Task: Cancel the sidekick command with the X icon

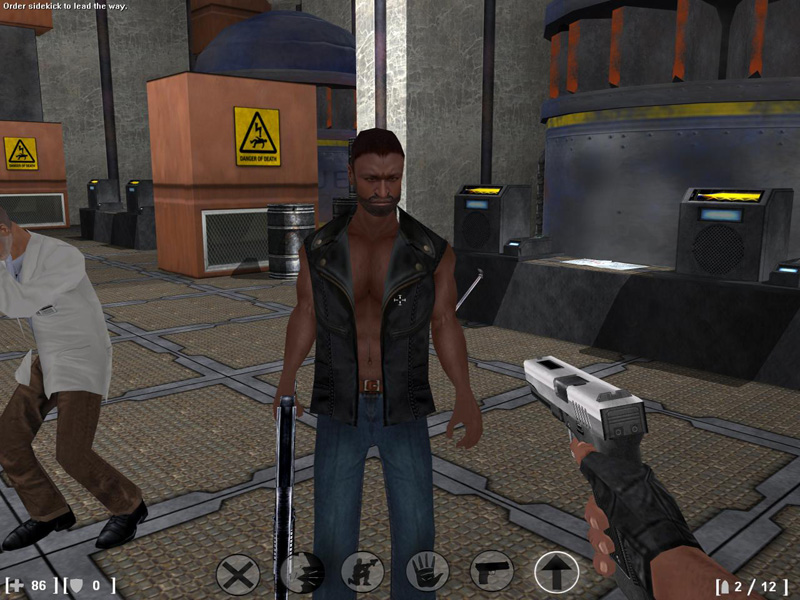Action: 238,574
